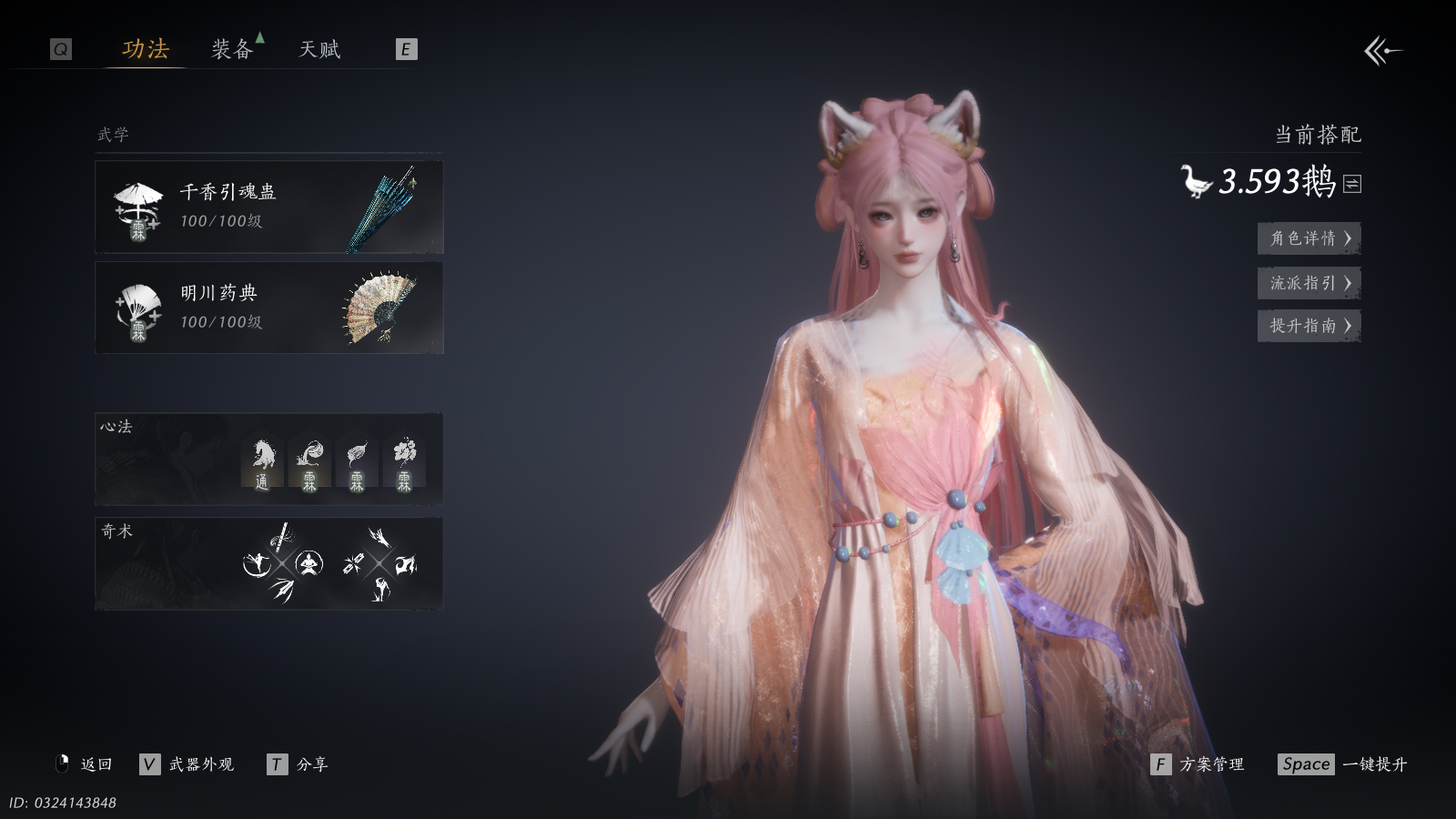This screenshot has width=1456, height=819.
Task: Click the back arrow at top right
Action: 1382,51
